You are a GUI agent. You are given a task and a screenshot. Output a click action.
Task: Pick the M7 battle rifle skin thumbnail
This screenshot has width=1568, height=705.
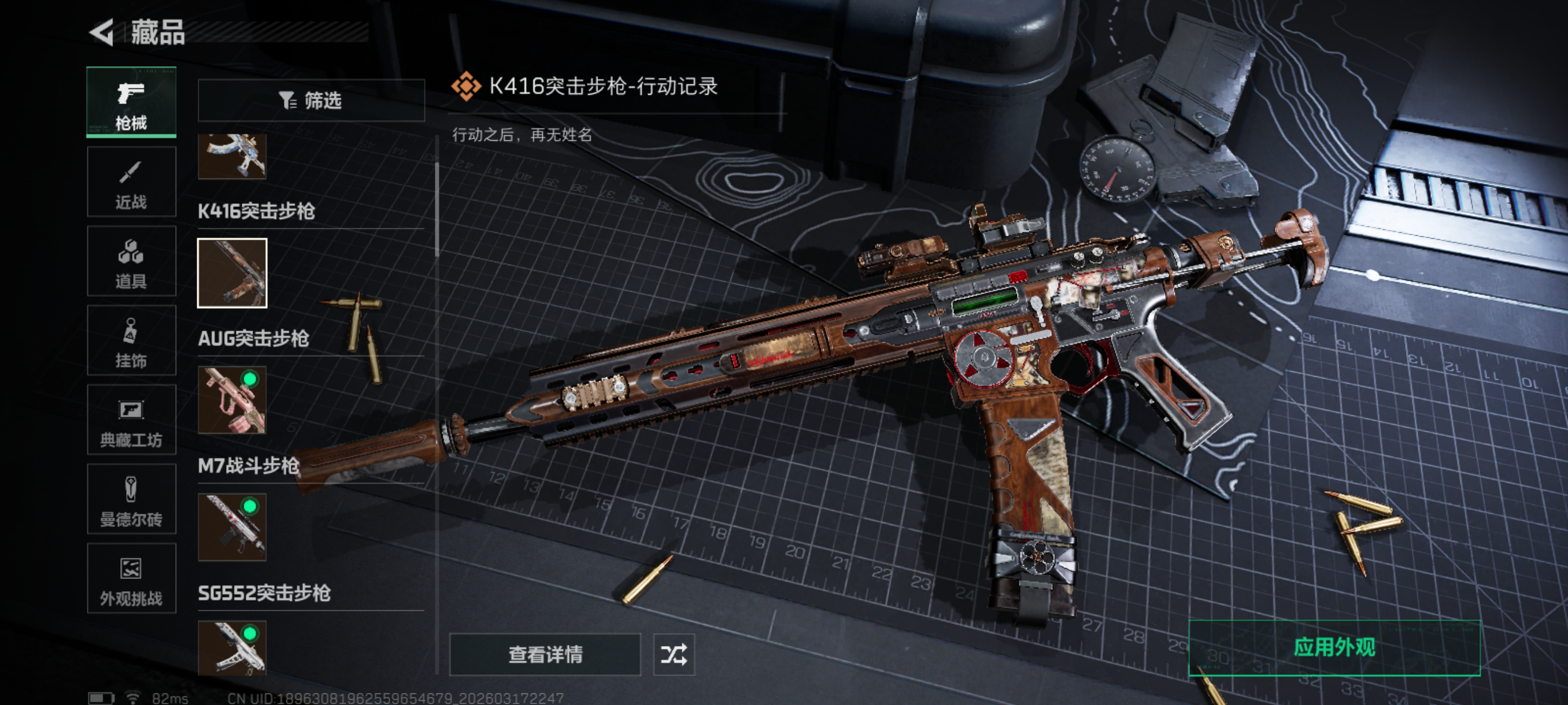[232, 528]
